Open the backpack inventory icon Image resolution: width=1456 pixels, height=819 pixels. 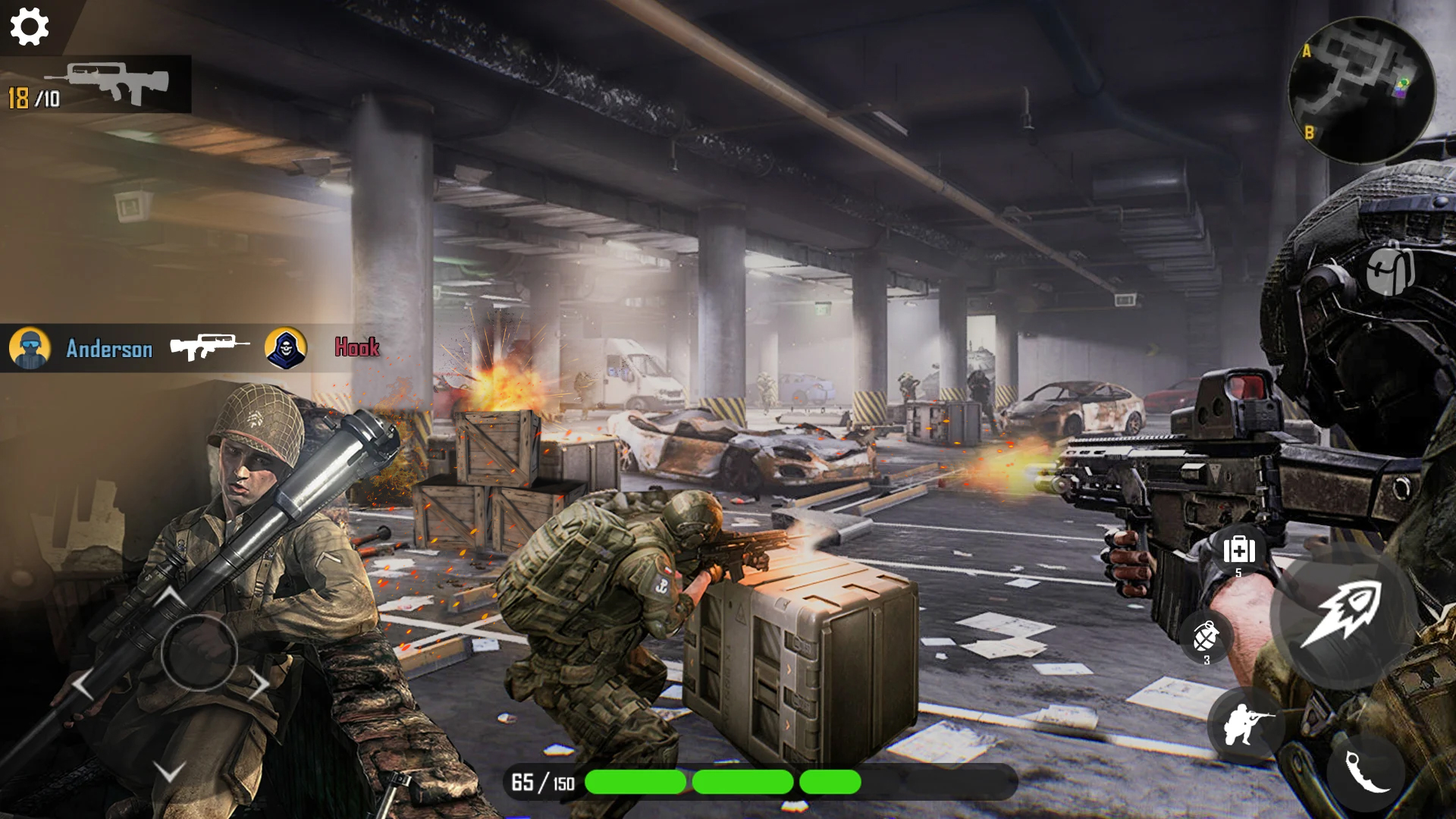click(x=1390, y=269)
